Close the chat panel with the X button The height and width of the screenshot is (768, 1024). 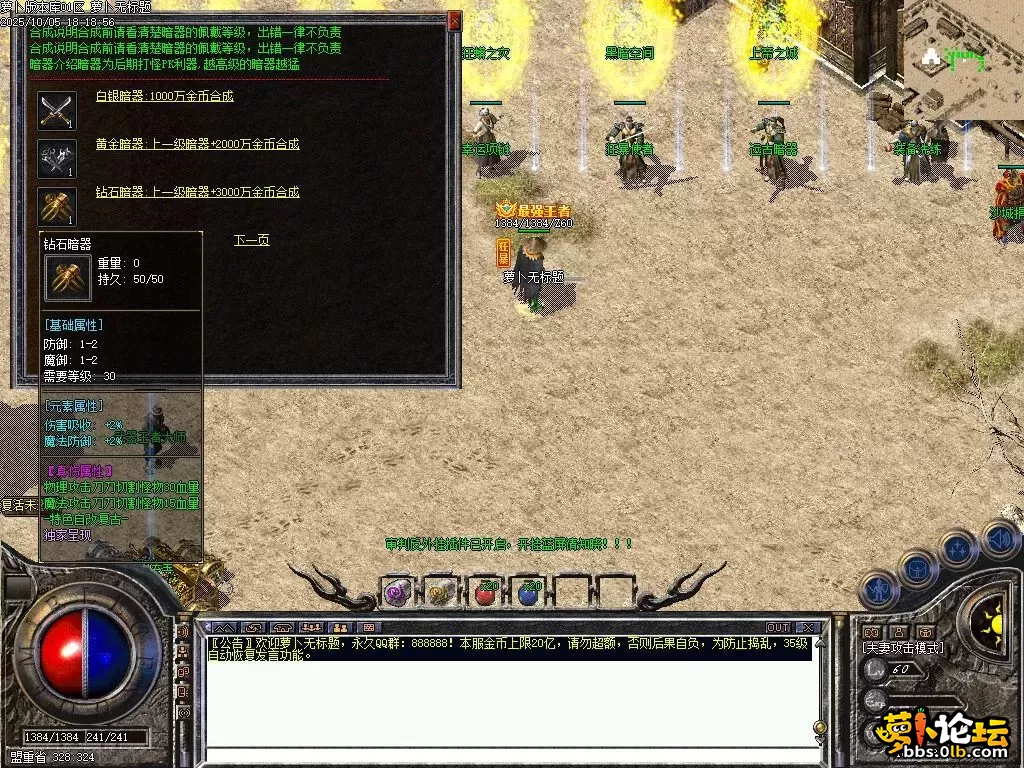coord(807,627)
